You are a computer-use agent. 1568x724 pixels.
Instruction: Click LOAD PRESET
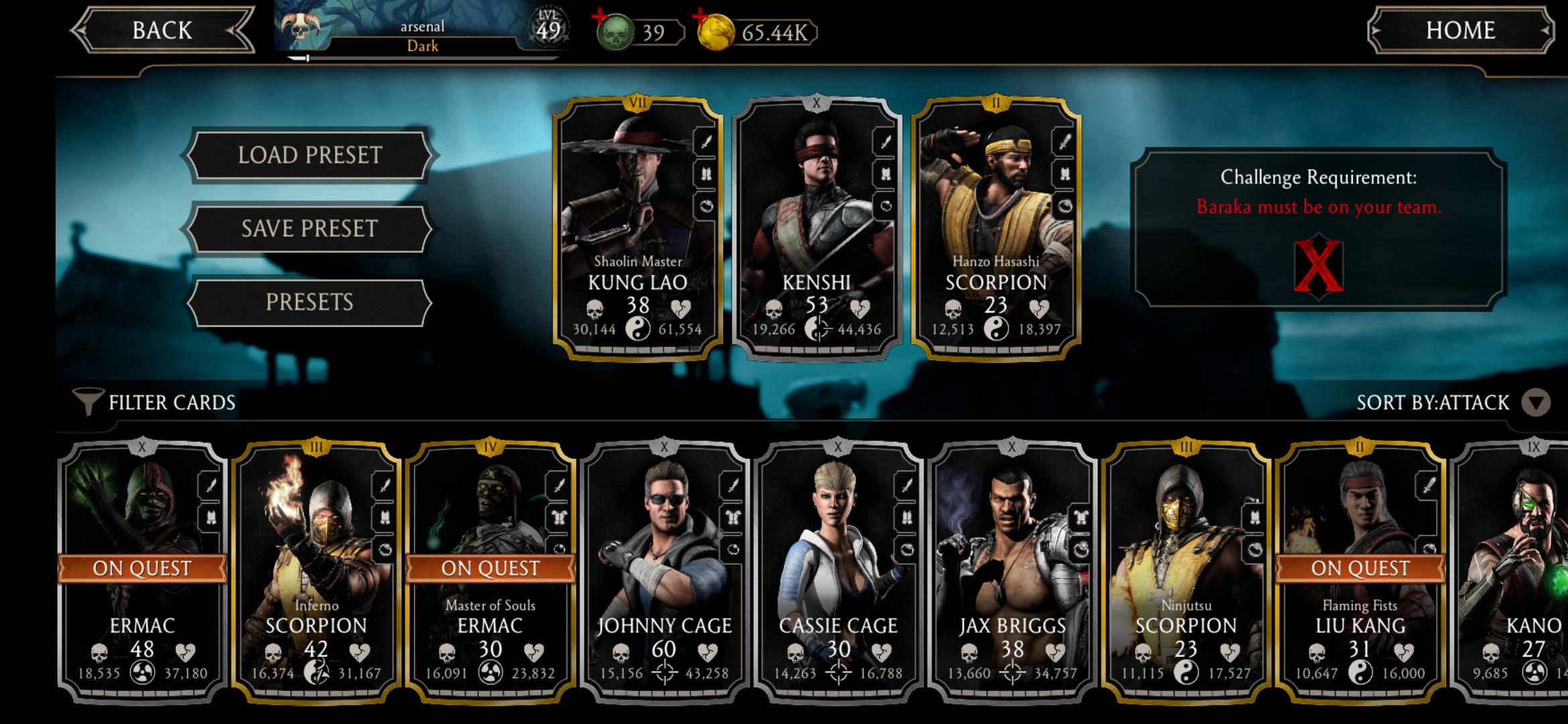point(310,155)
